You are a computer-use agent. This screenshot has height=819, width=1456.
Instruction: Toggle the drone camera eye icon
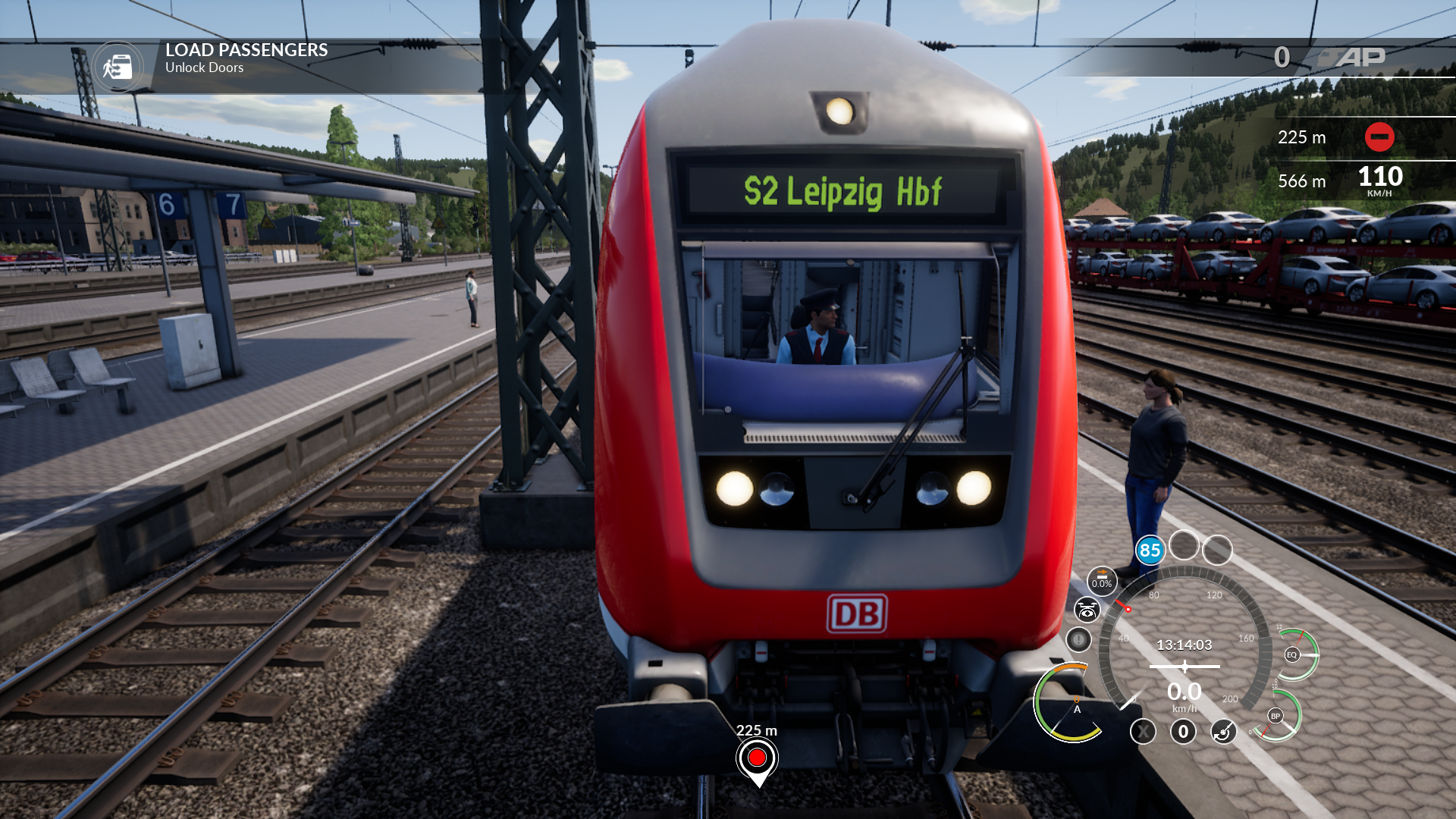pos(1087,610)
